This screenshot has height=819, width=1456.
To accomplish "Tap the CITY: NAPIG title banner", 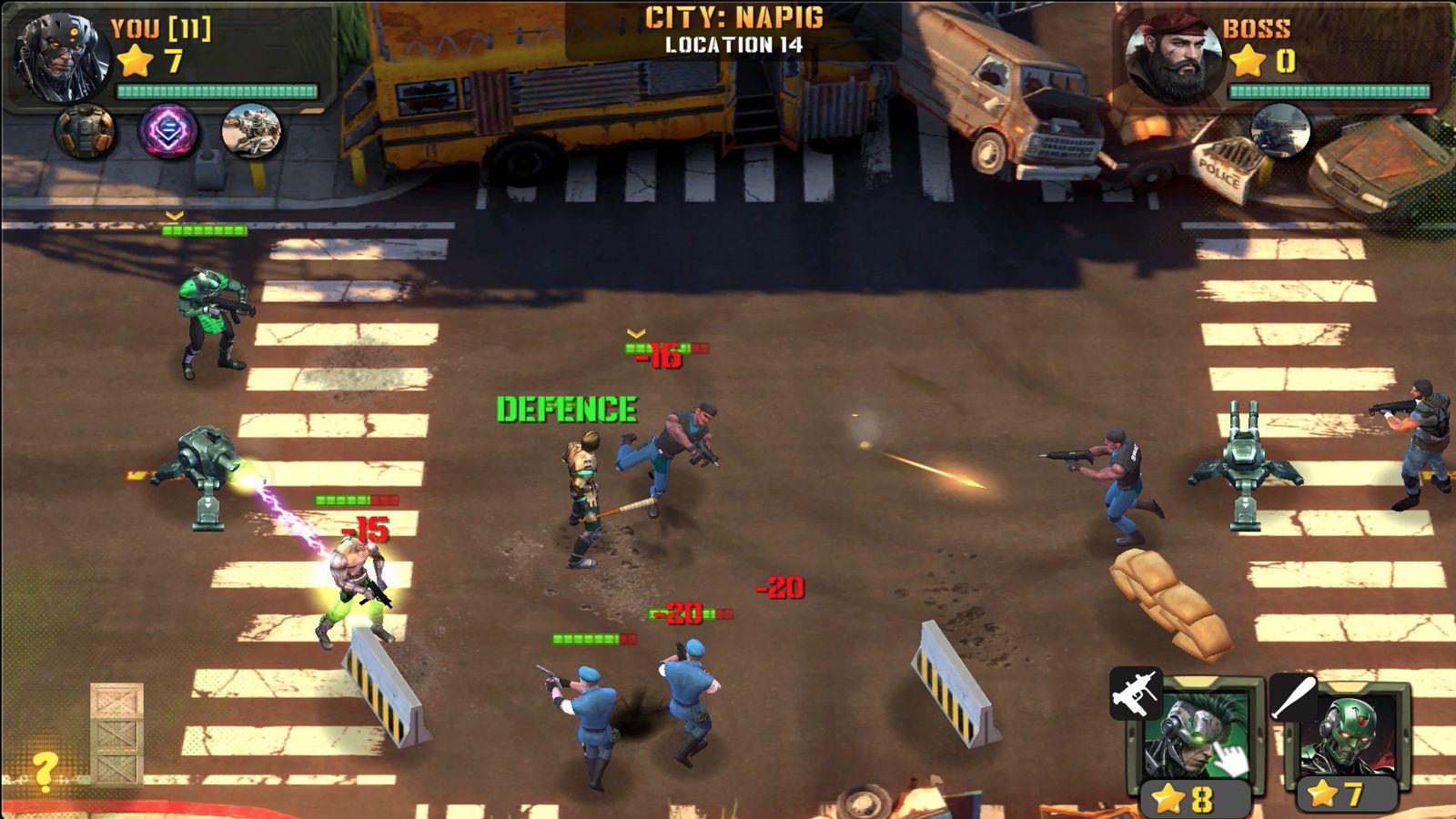I will coord(733,16).
